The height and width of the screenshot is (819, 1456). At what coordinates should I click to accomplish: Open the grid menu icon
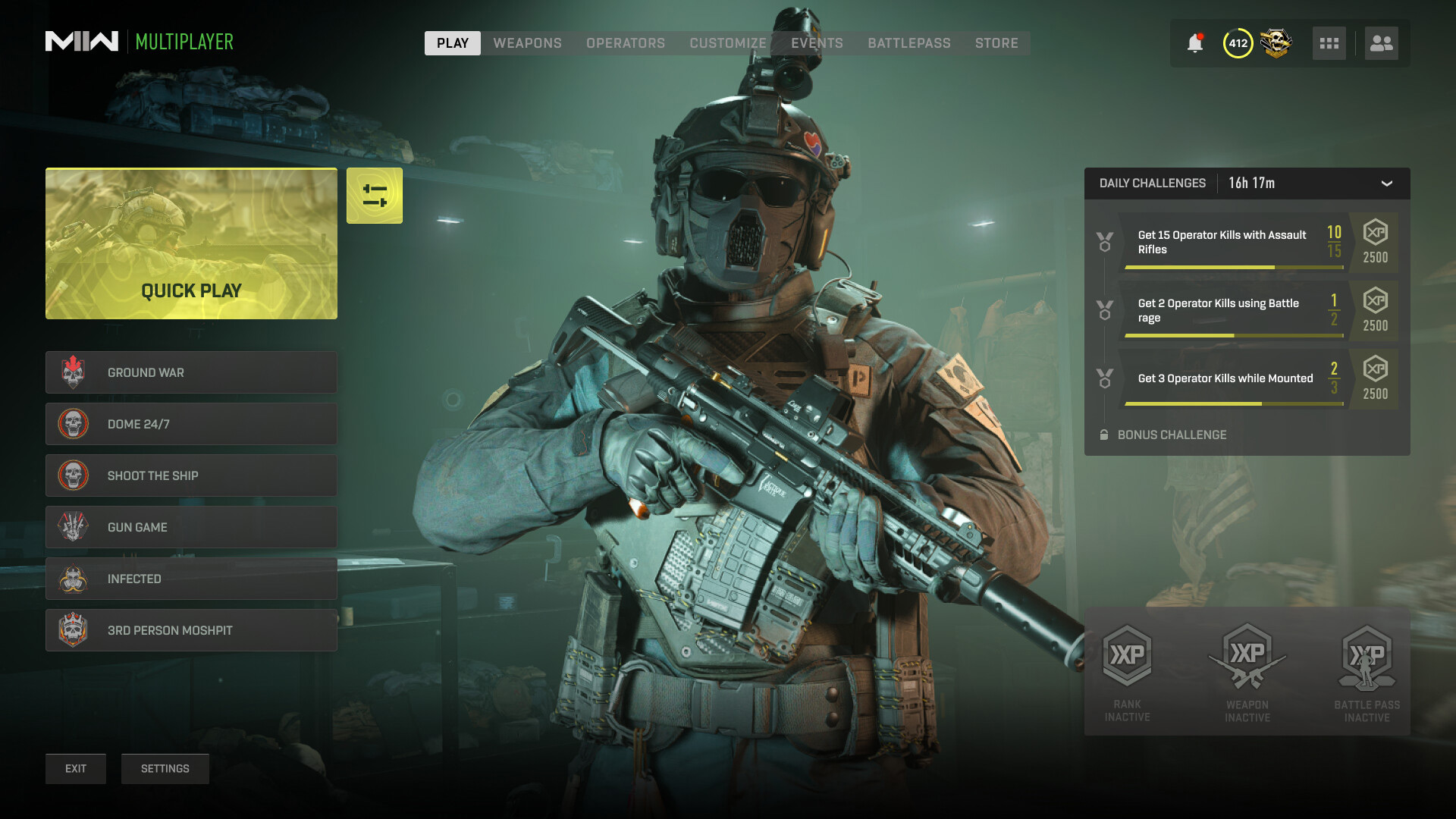tap(1329, 43)
